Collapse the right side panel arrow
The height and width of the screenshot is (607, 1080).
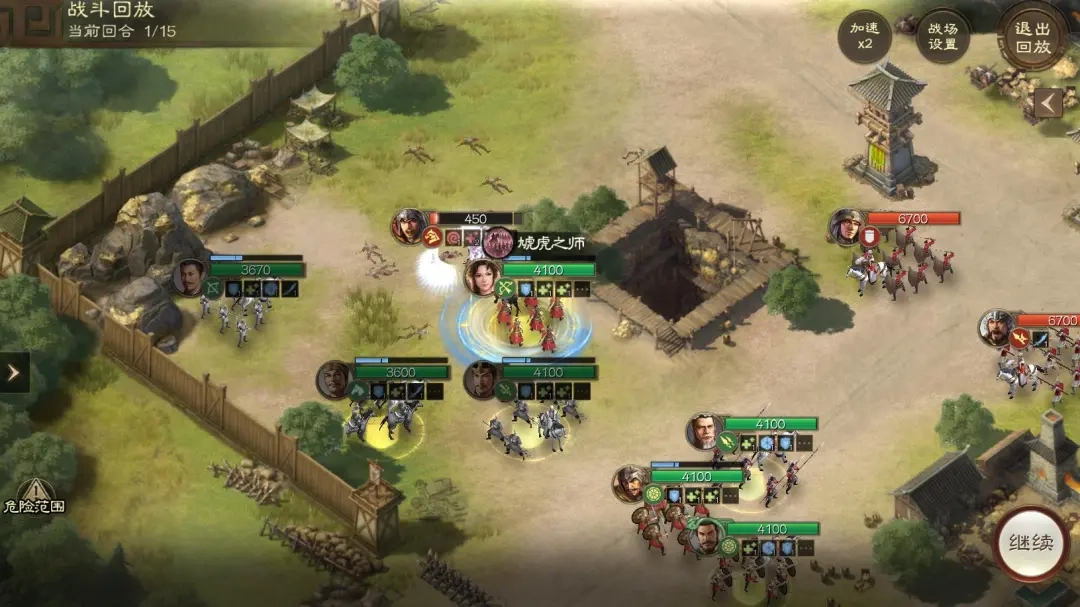tap(1048, 102)
